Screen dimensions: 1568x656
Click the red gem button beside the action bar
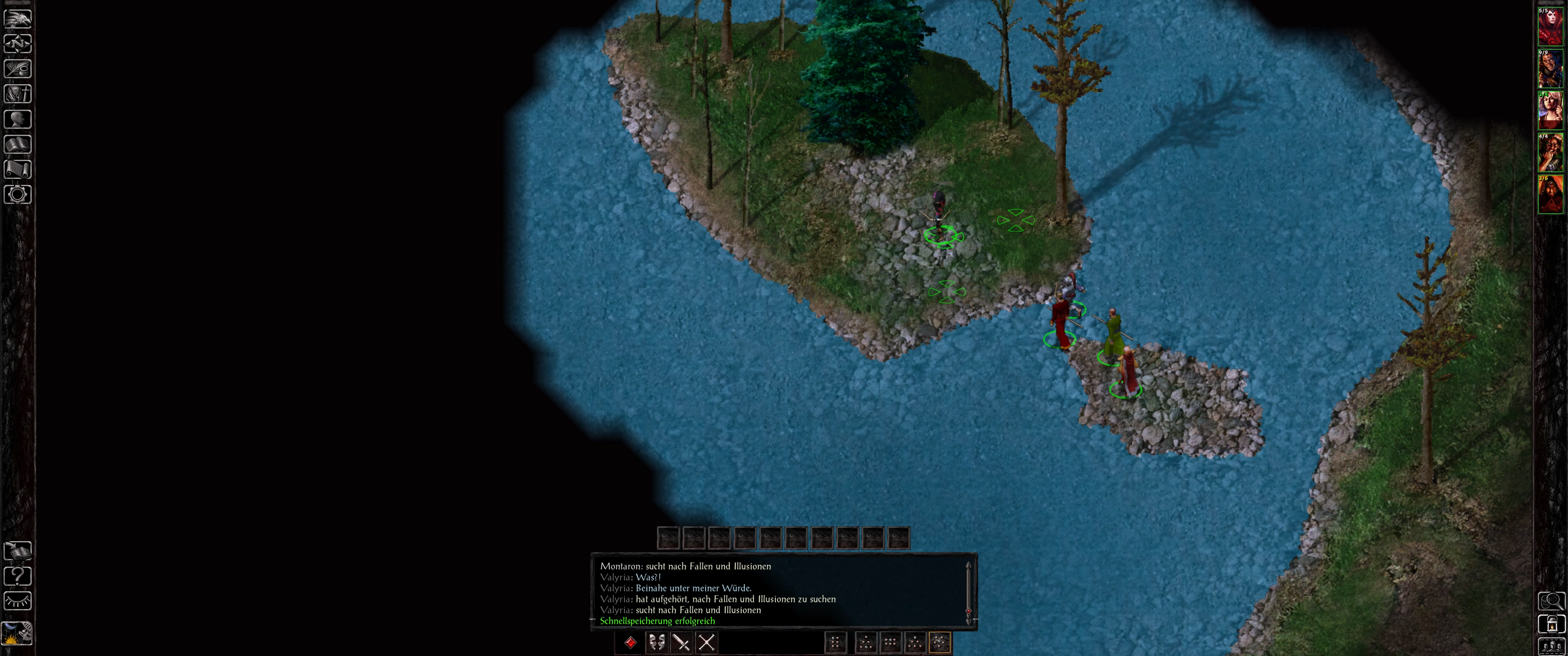630,642
